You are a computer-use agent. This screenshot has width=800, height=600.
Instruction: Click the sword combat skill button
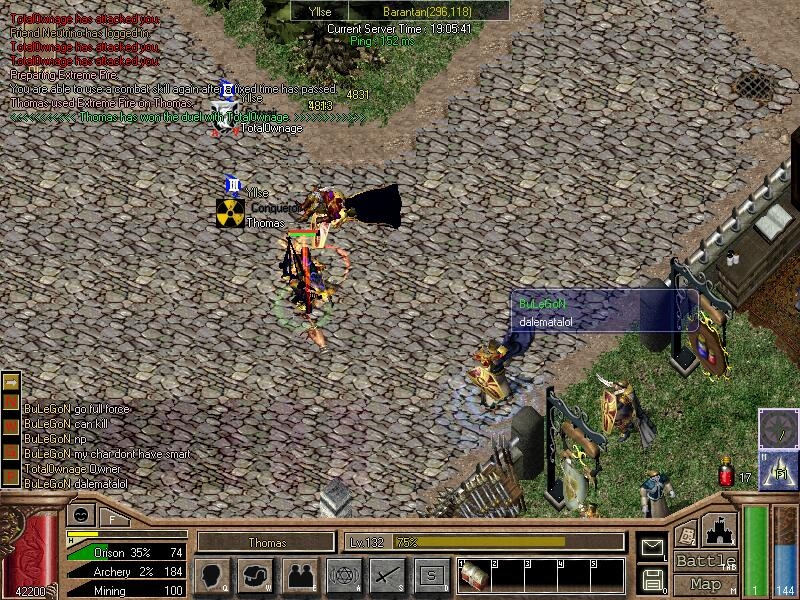coord(386,575)
